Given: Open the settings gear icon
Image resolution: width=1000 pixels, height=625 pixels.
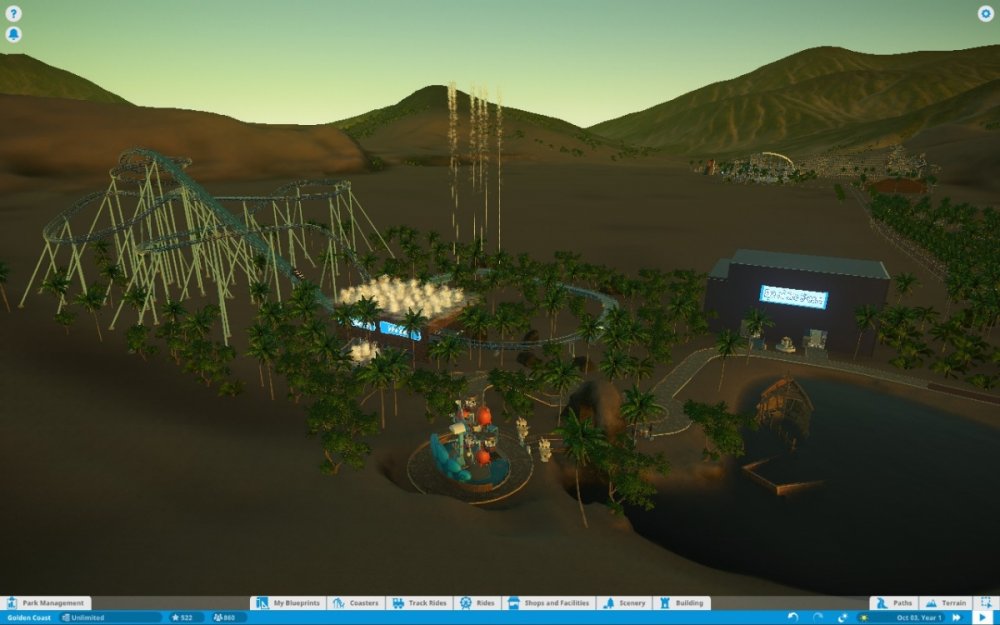Looking at the screenshot, I should coord(985,14).
